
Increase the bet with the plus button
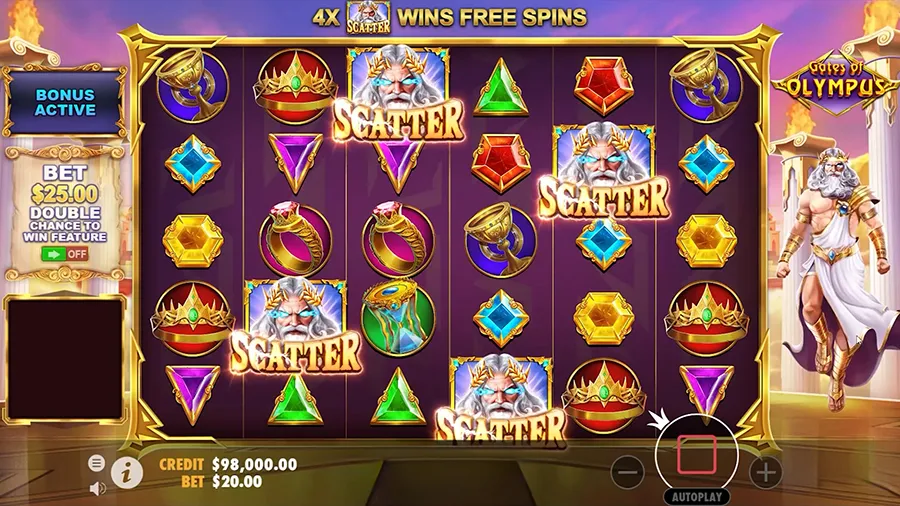[765, 472]
